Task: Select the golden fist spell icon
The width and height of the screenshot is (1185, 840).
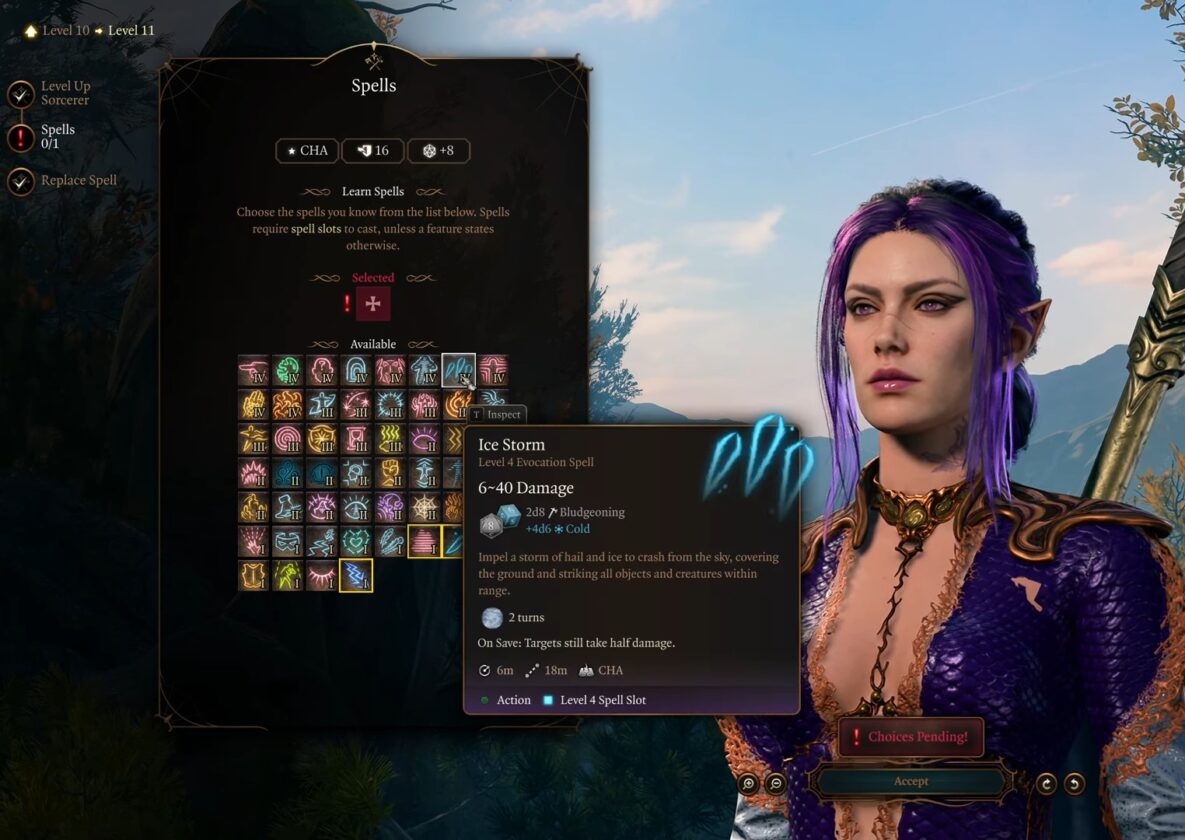Action: pyautogui.click(x=390, y=473)
